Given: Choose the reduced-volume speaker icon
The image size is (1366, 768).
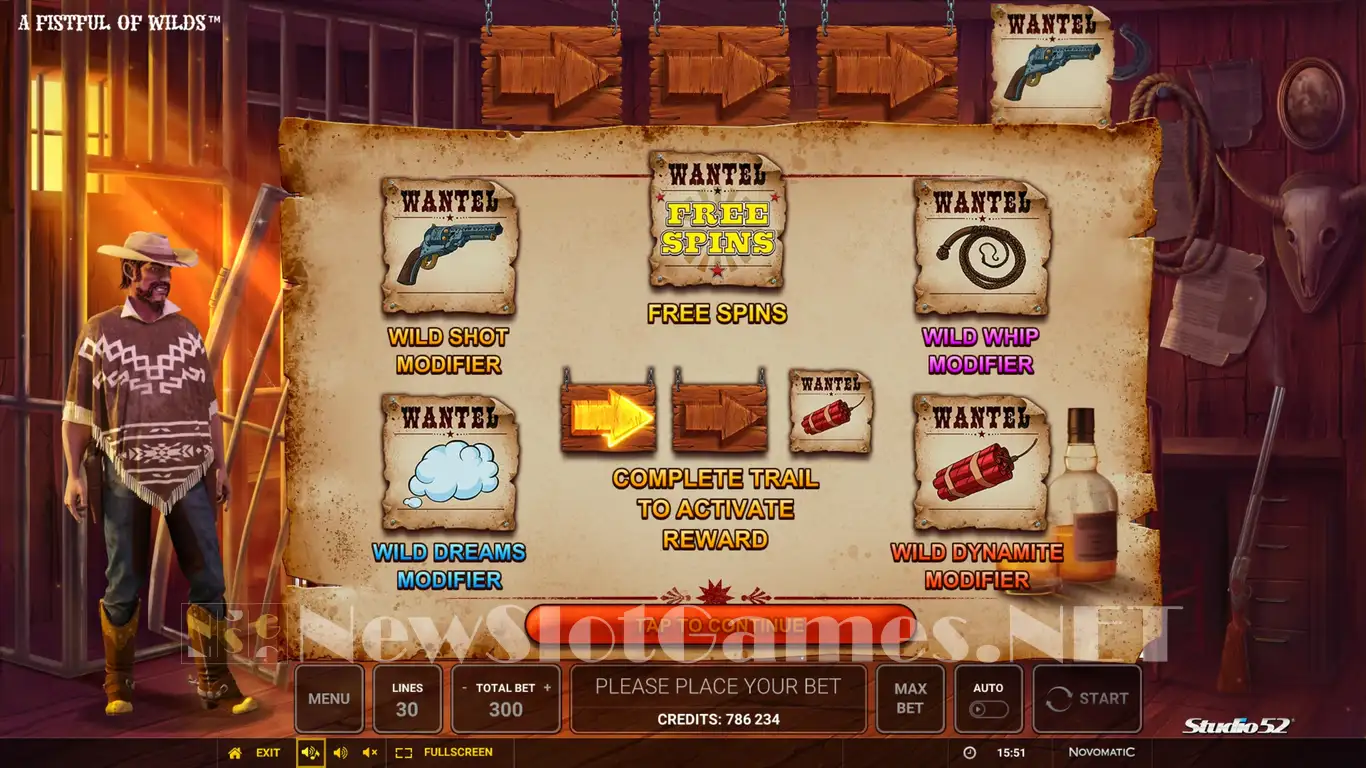Looking at the screenshot, I should [x=341, y=752].
